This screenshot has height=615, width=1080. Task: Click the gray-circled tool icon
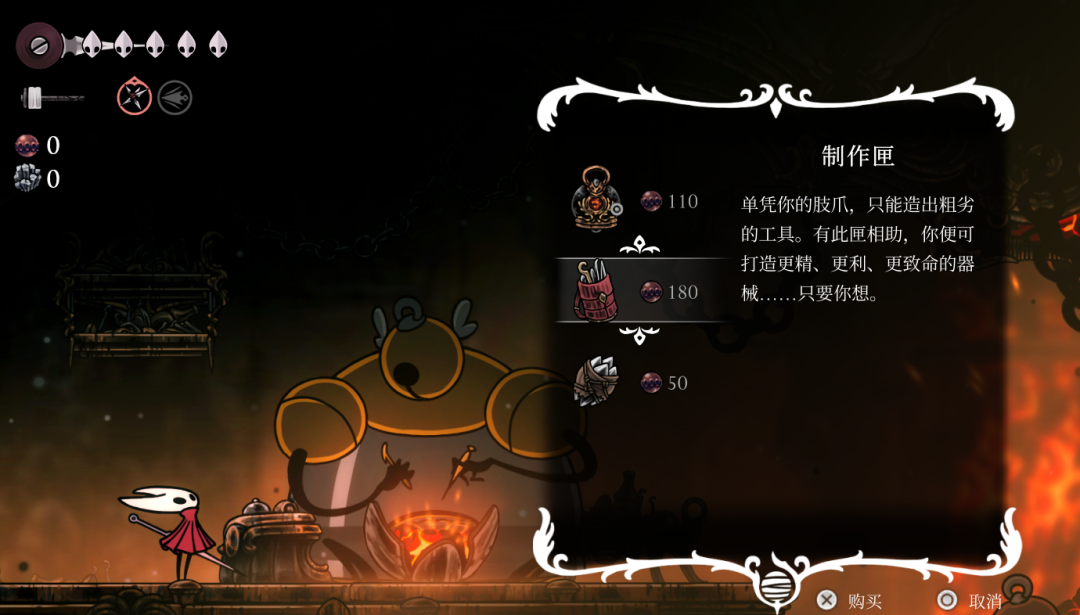tap(175, 97)
